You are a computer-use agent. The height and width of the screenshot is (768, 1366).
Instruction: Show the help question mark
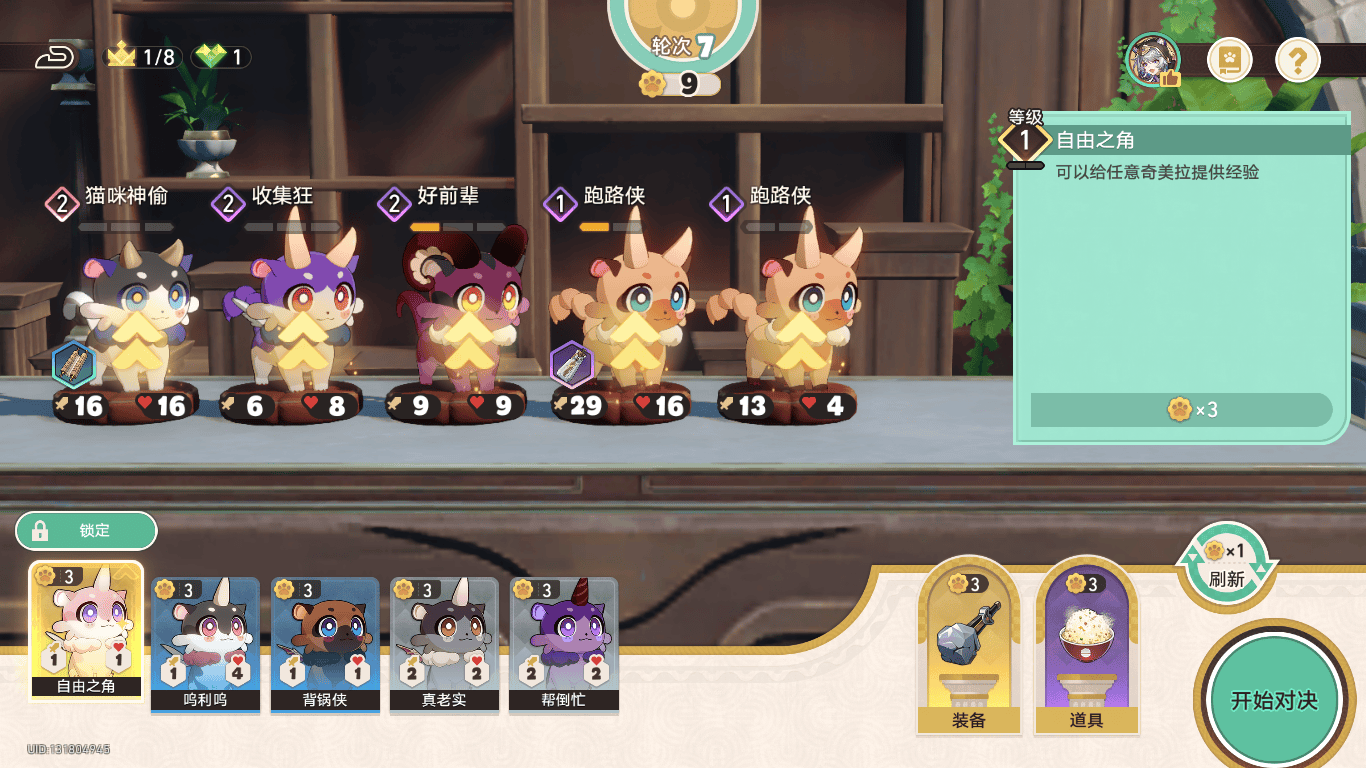click(x=1297, y=62)
